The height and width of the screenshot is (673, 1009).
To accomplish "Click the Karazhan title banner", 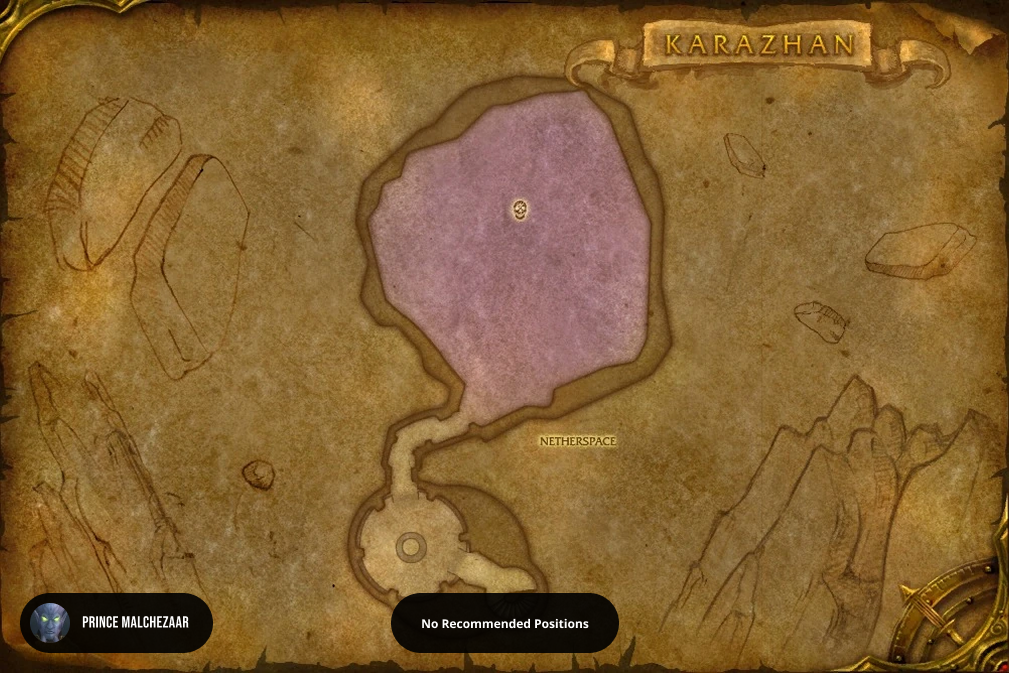I will point(759,45).
